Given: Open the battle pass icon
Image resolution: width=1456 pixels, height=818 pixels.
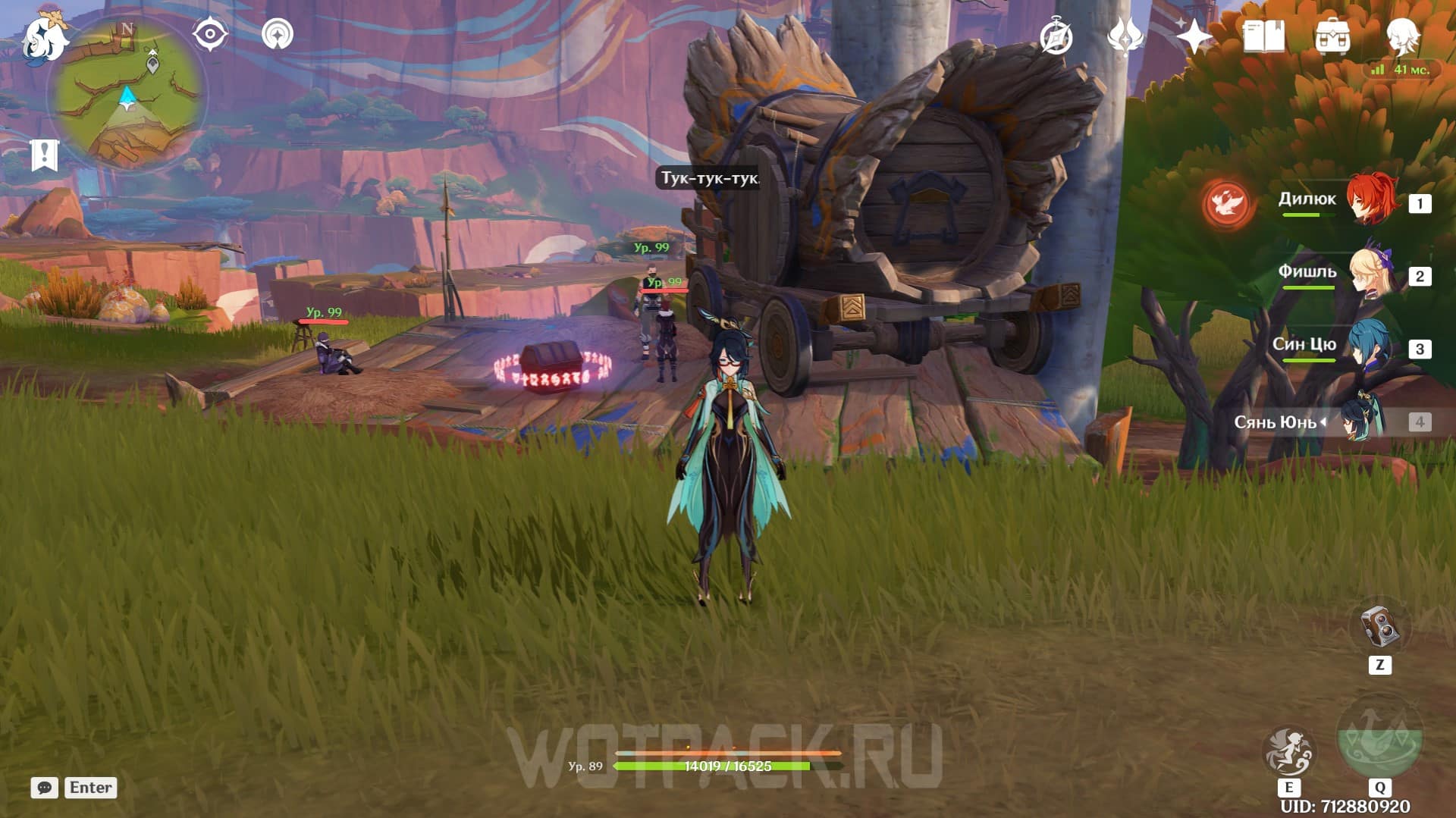Looking at the screenshot, I should (x=1125, y=36).
